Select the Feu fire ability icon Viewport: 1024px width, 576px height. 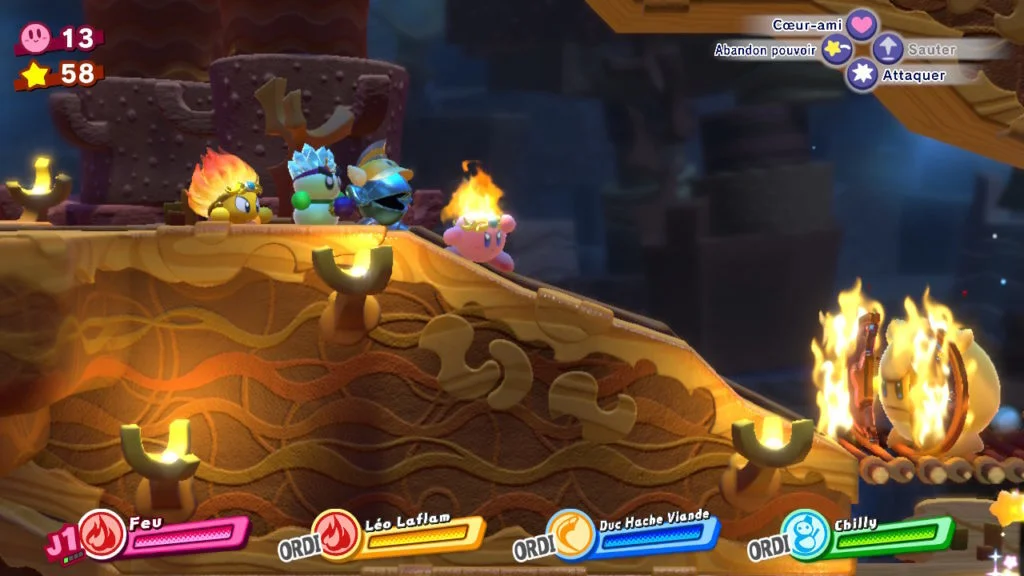click(102, 533)
